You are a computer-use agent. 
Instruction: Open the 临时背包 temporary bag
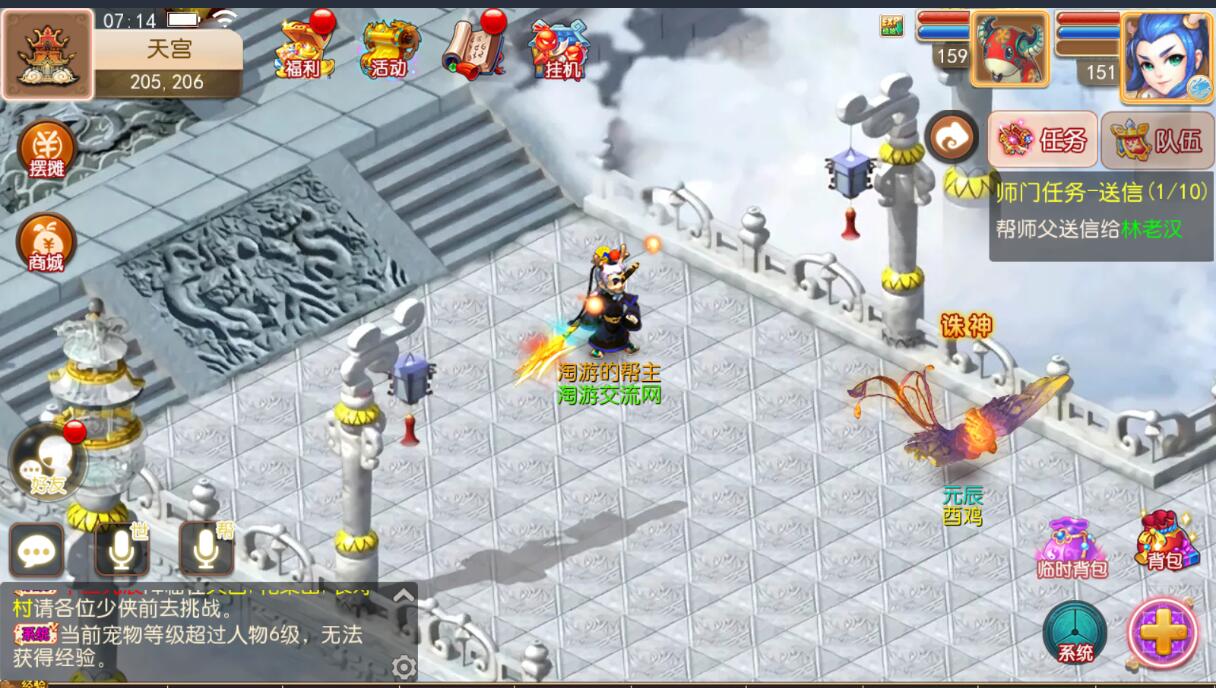click(x=1072, y=547)
